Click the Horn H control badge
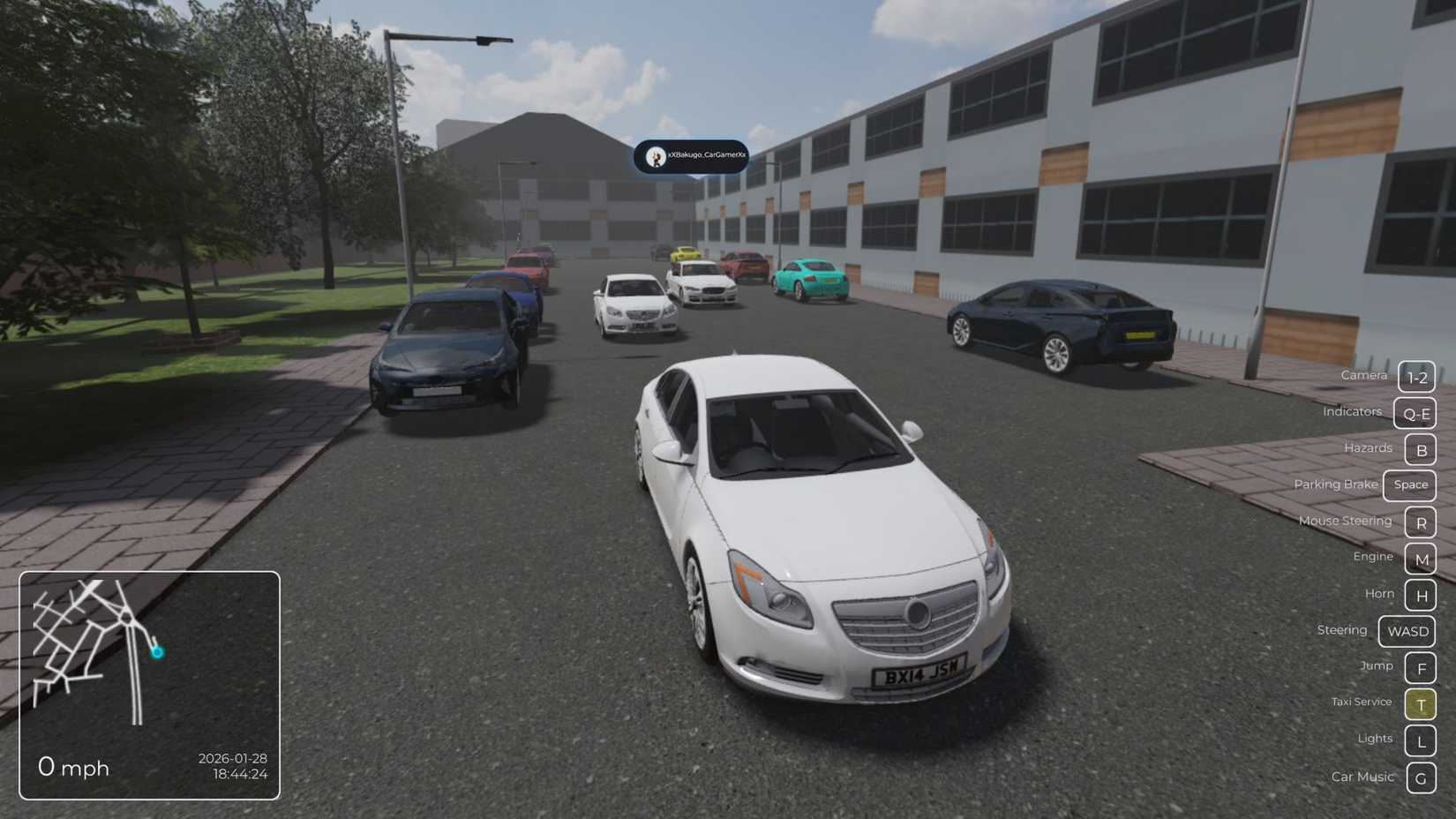The width and height of the screenshot is (1456, 819). (x=1421, y=595)
